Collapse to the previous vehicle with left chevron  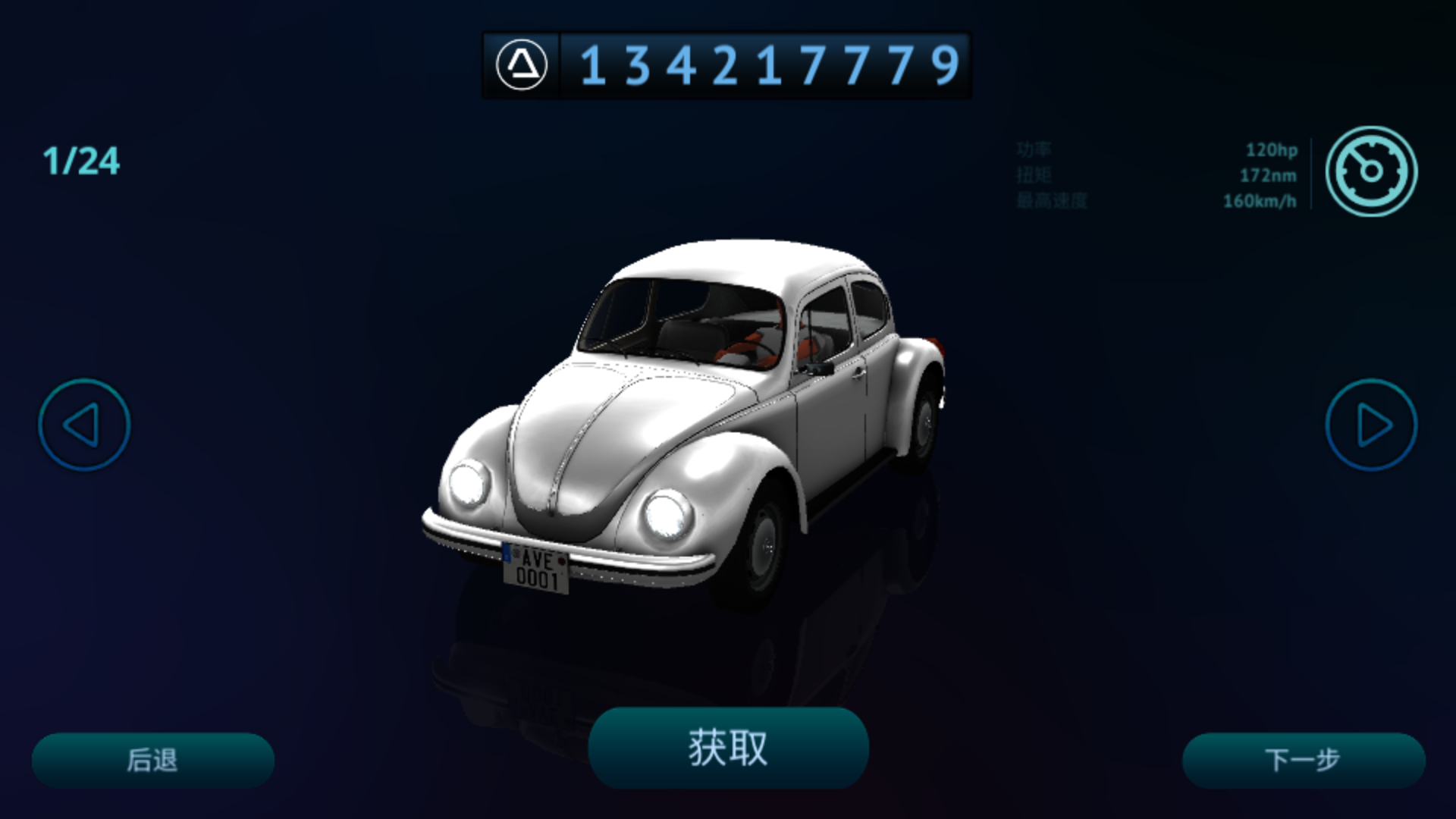point(83,425)
